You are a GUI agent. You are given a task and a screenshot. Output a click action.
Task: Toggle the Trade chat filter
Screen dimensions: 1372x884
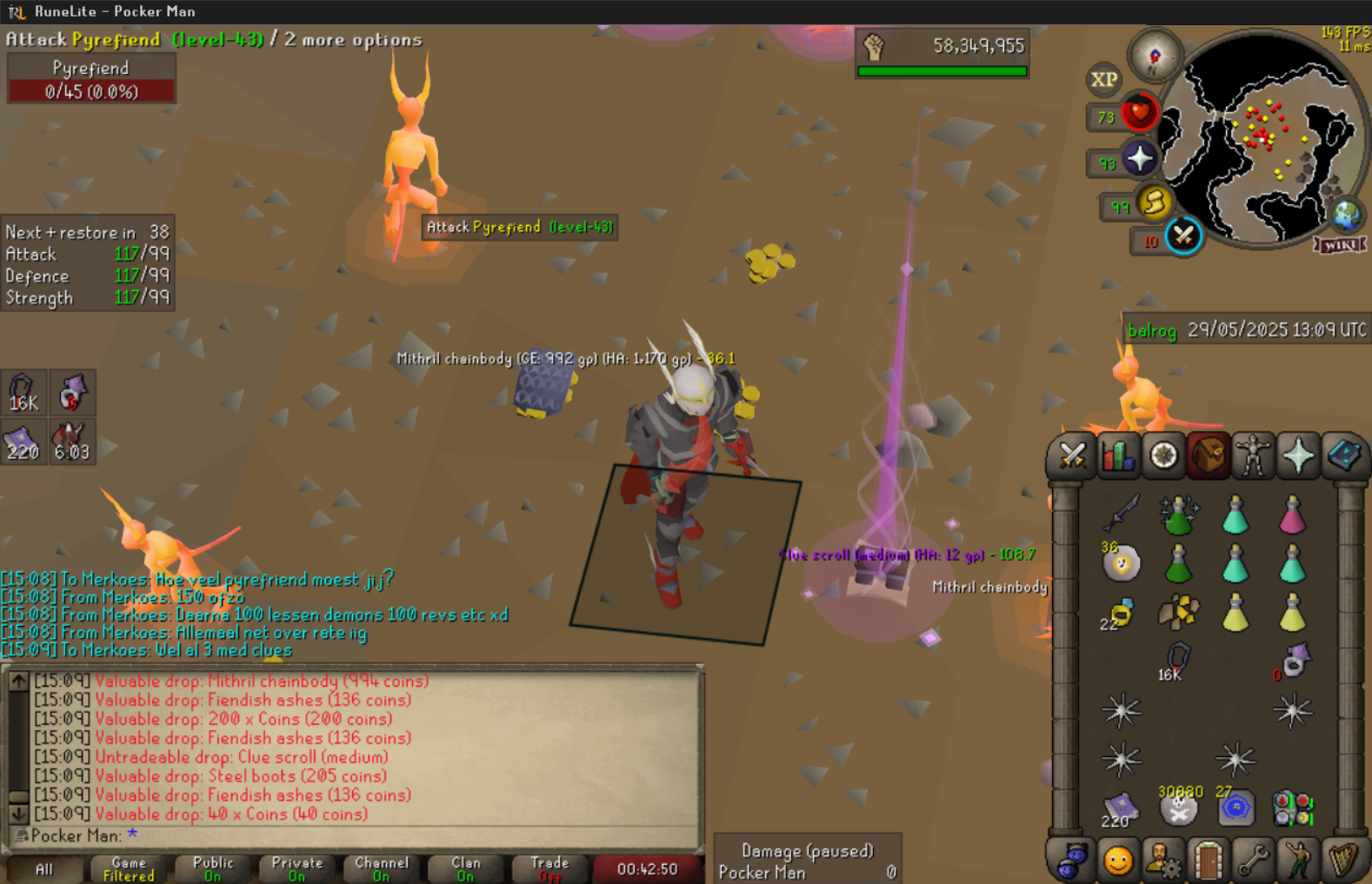coord(549,868)
